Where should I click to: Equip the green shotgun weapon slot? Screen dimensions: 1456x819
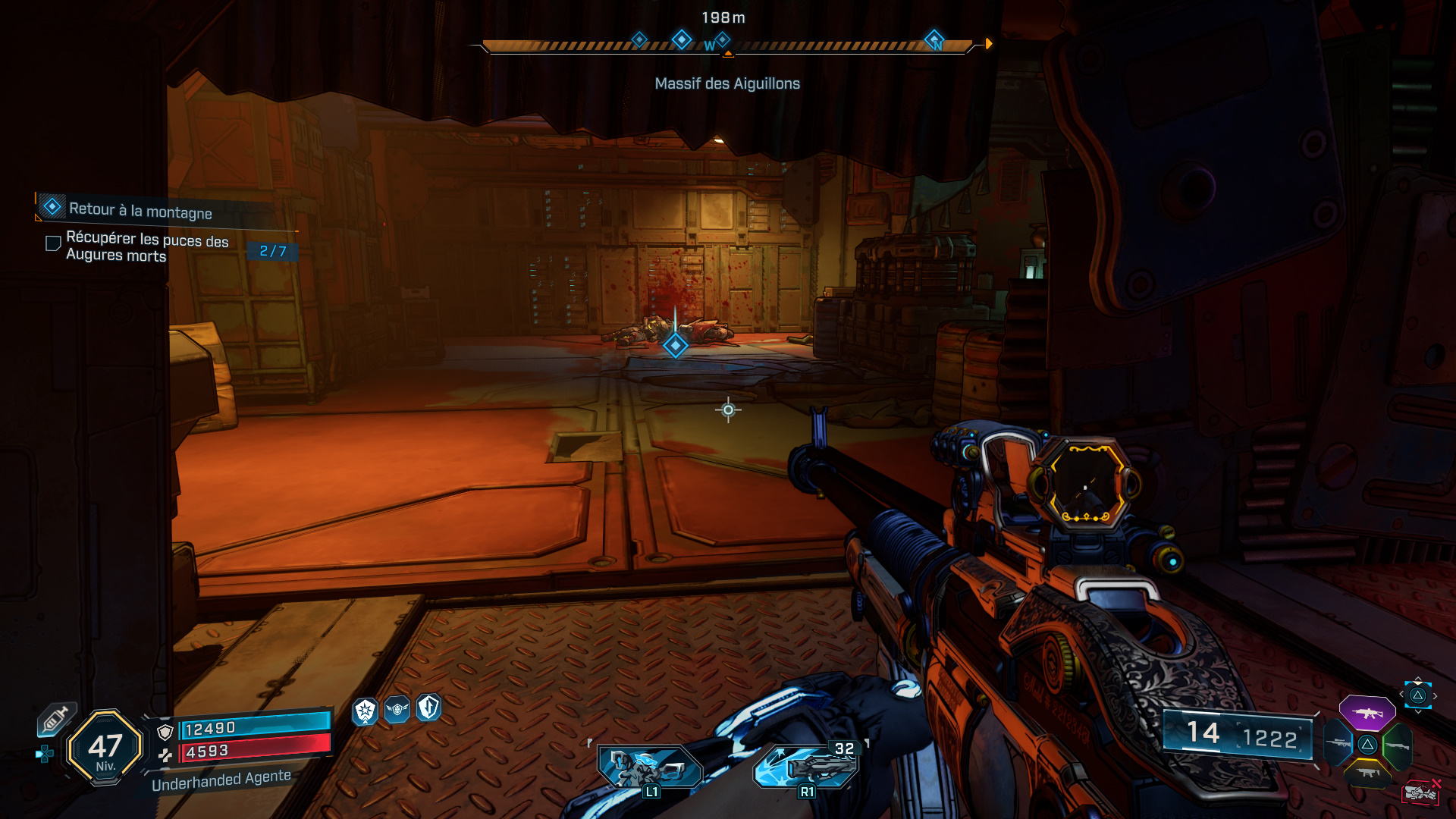[1397, 745]
